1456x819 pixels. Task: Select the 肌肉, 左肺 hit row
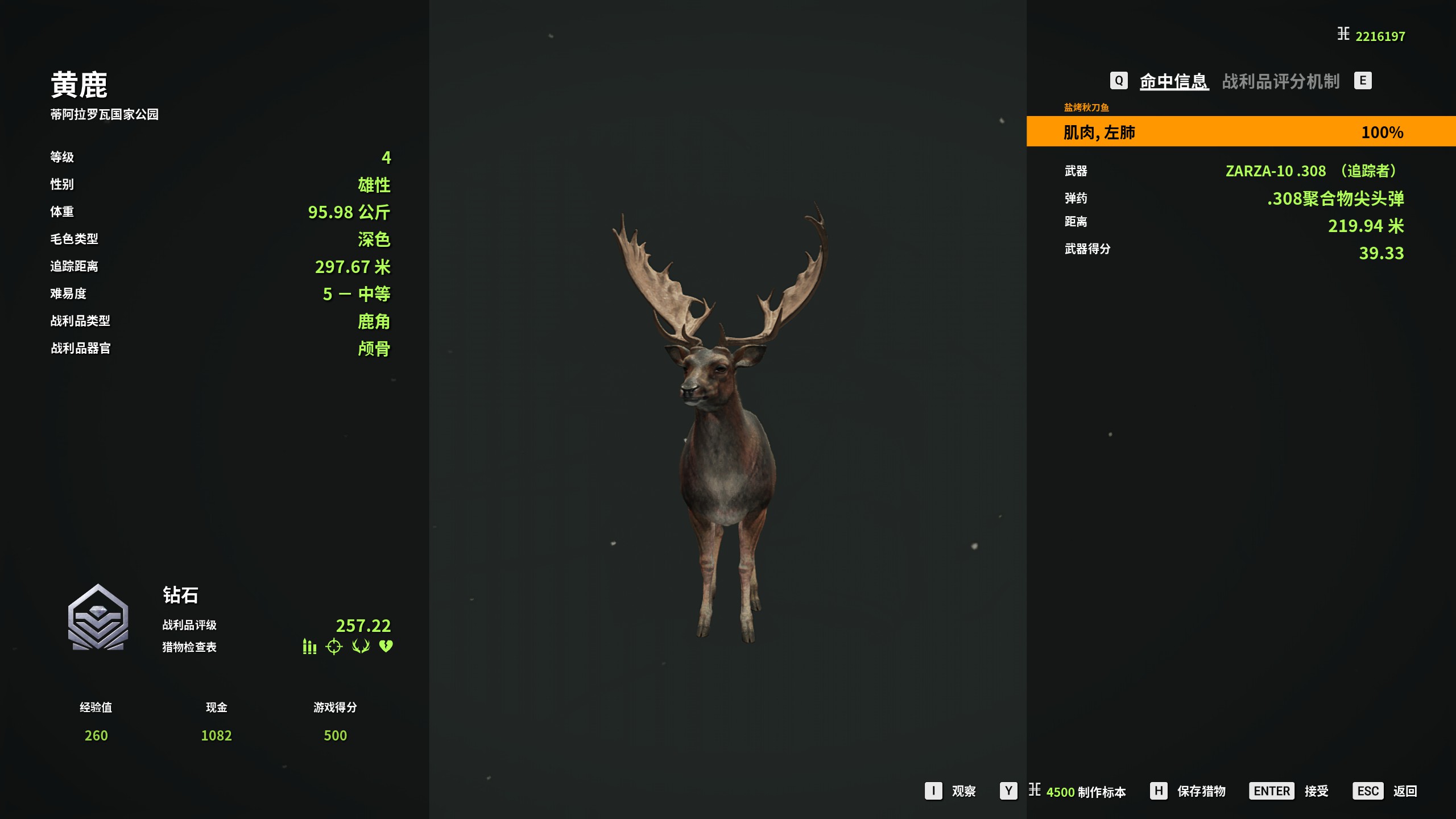(x=1240, y=132)
